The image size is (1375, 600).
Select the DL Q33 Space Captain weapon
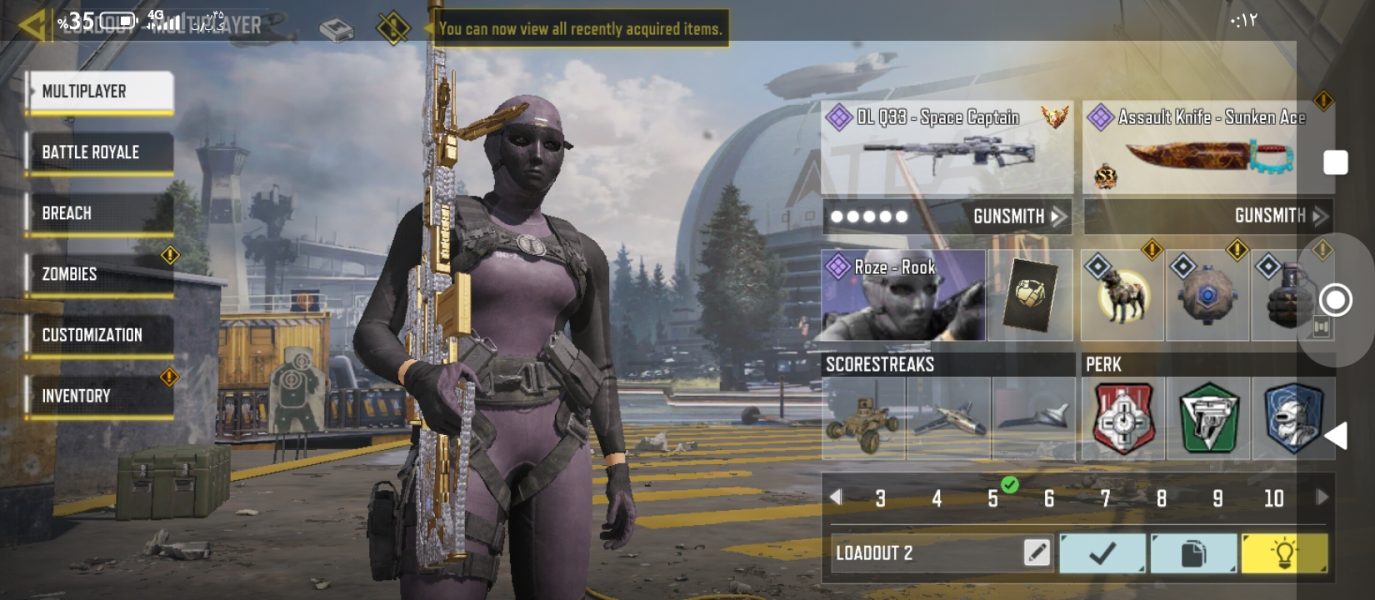click(x=946, y=146)
